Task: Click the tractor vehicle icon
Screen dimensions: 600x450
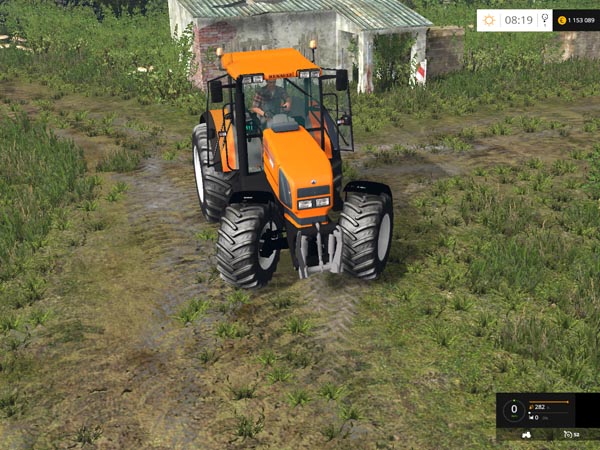Action: (x=527, y=434)
